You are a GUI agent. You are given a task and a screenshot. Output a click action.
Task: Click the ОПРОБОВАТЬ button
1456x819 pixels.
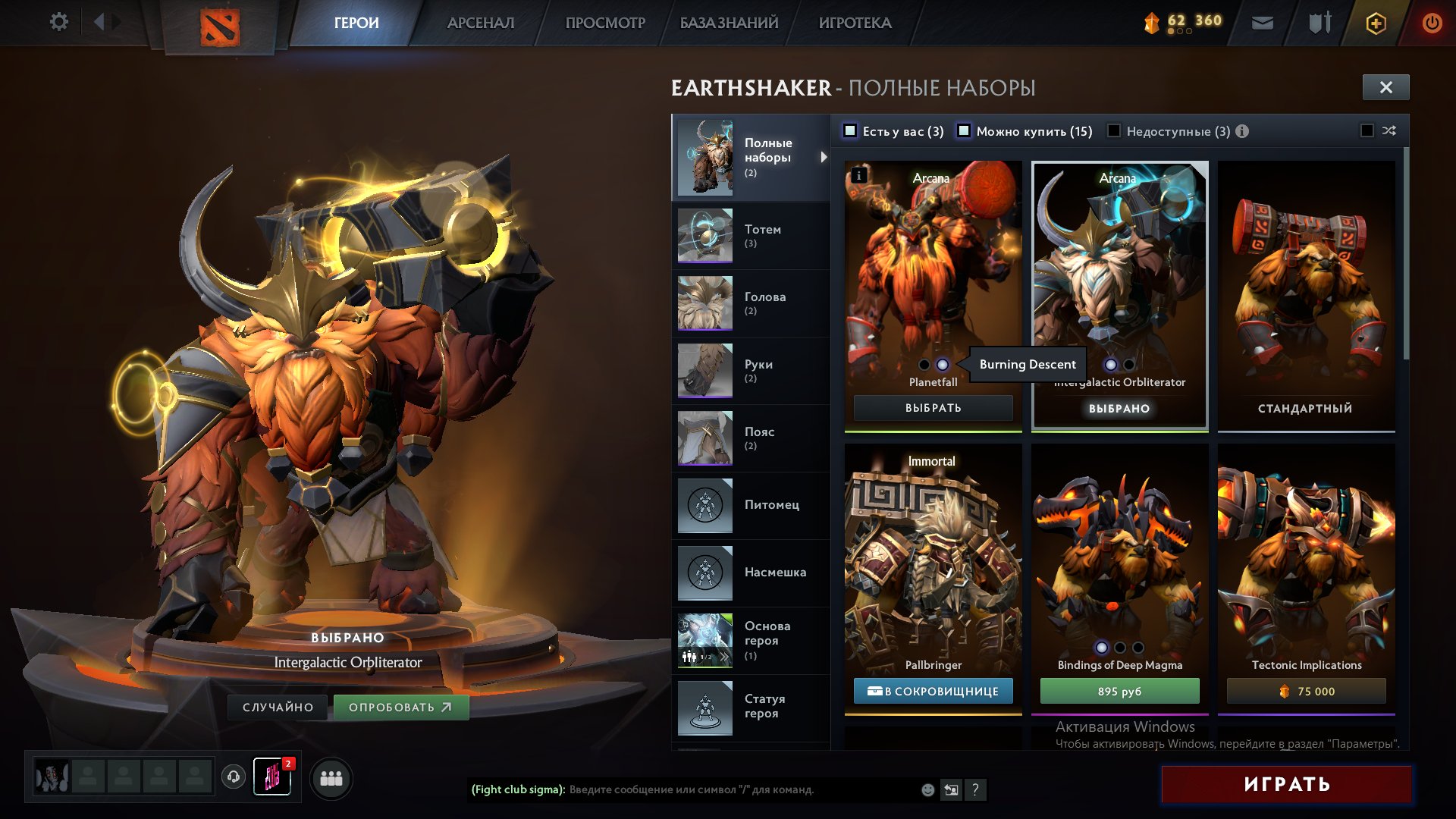[x=401, y=707]
